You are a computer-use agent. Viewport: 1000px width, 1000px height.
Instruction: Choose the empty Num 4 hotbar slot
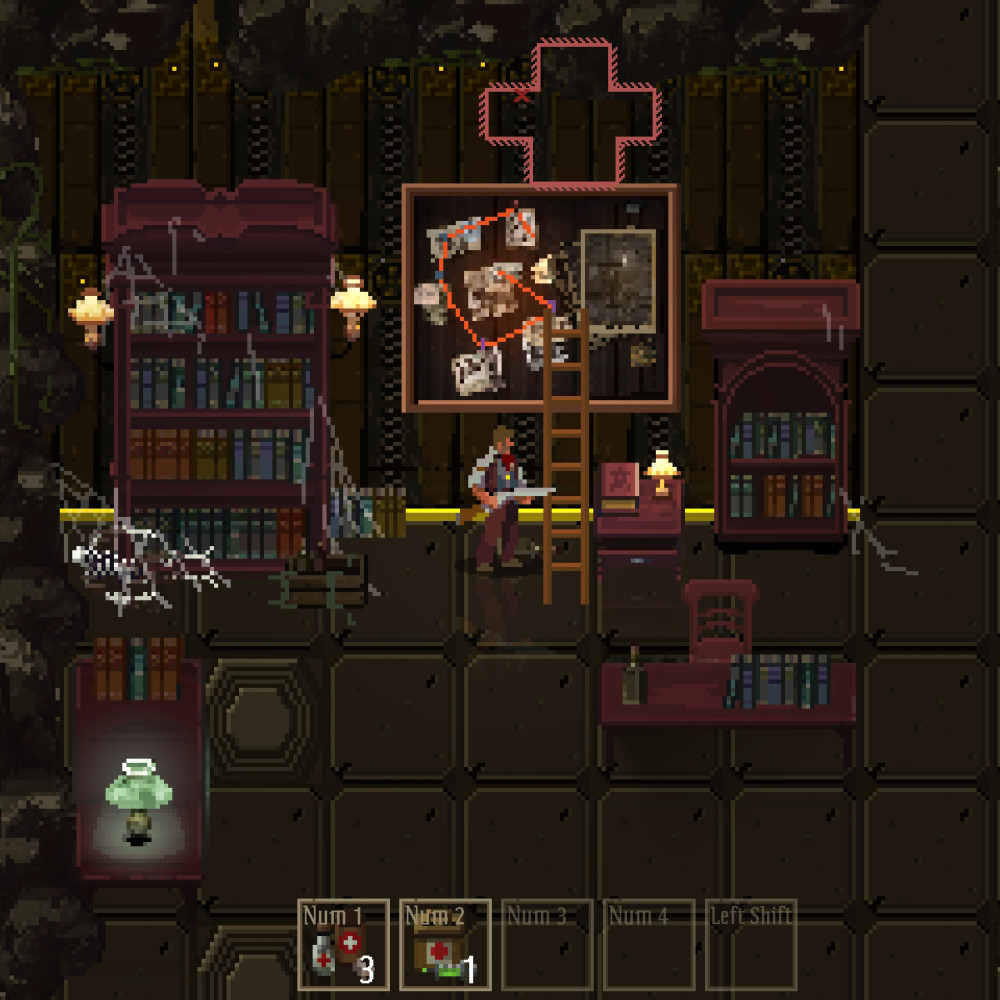point(648,944)
